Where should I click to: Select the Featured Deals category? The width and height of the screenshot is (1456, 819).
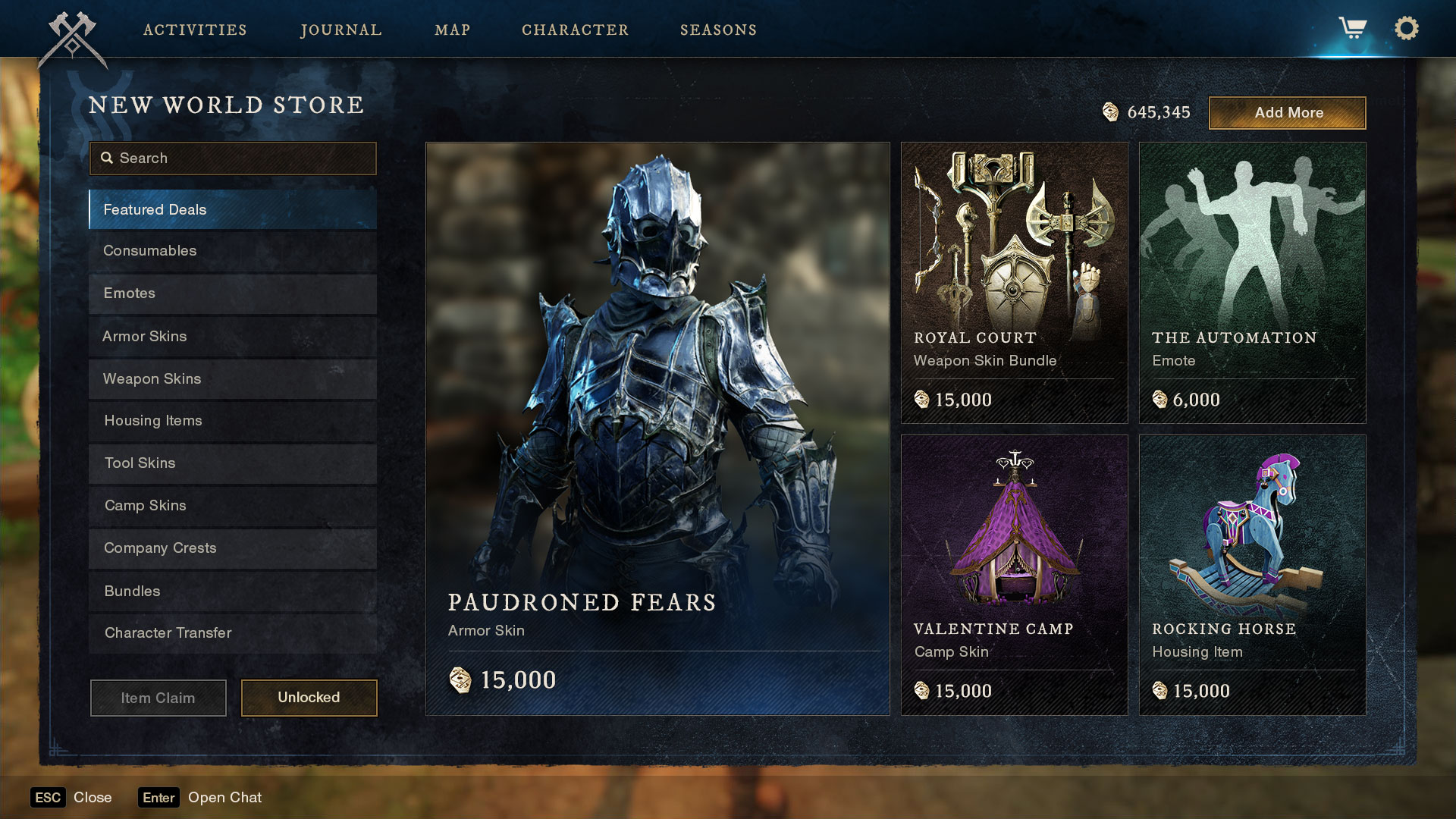233,209
